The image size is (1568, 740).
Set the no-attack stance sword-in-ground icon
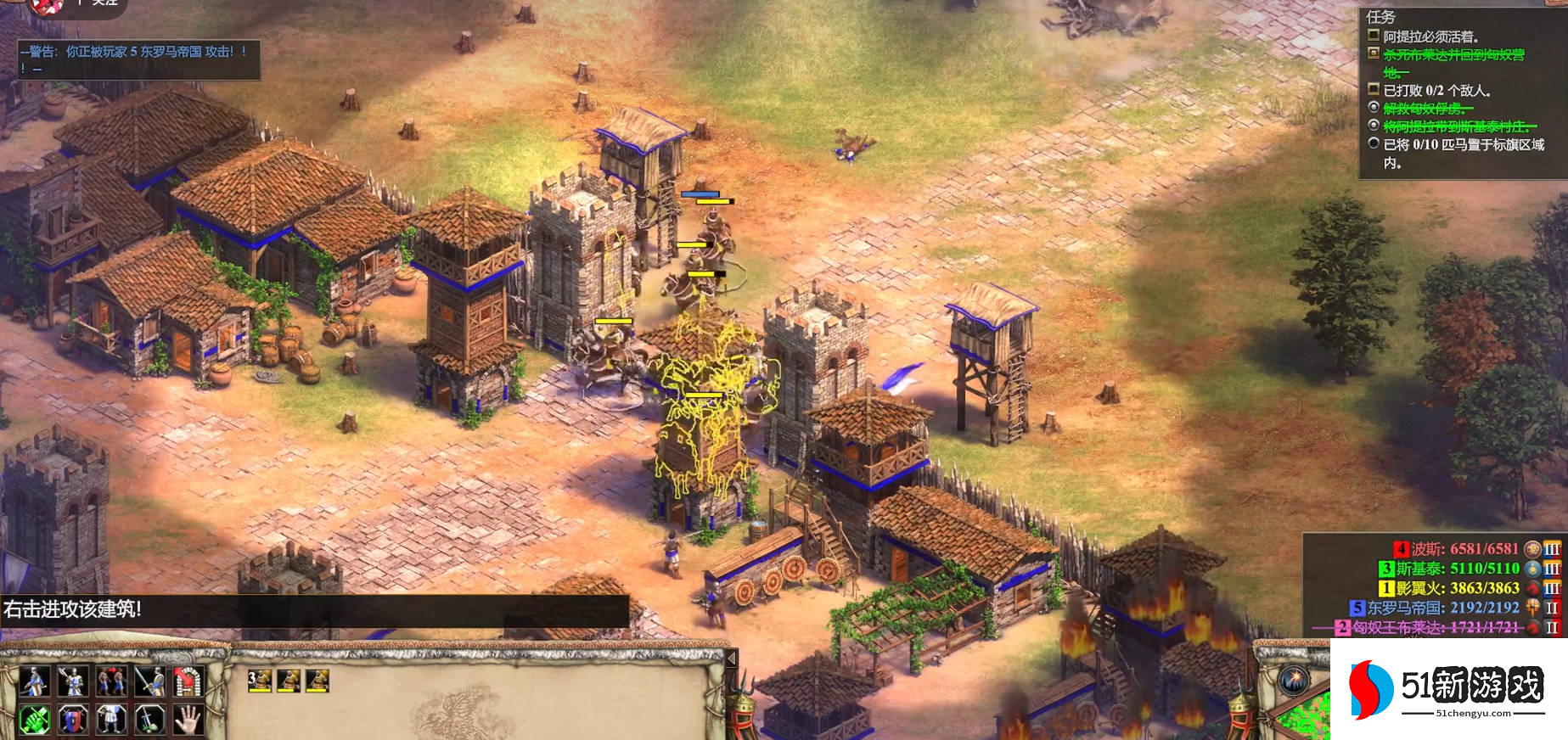pyautogui.click(x=149, y=720)
